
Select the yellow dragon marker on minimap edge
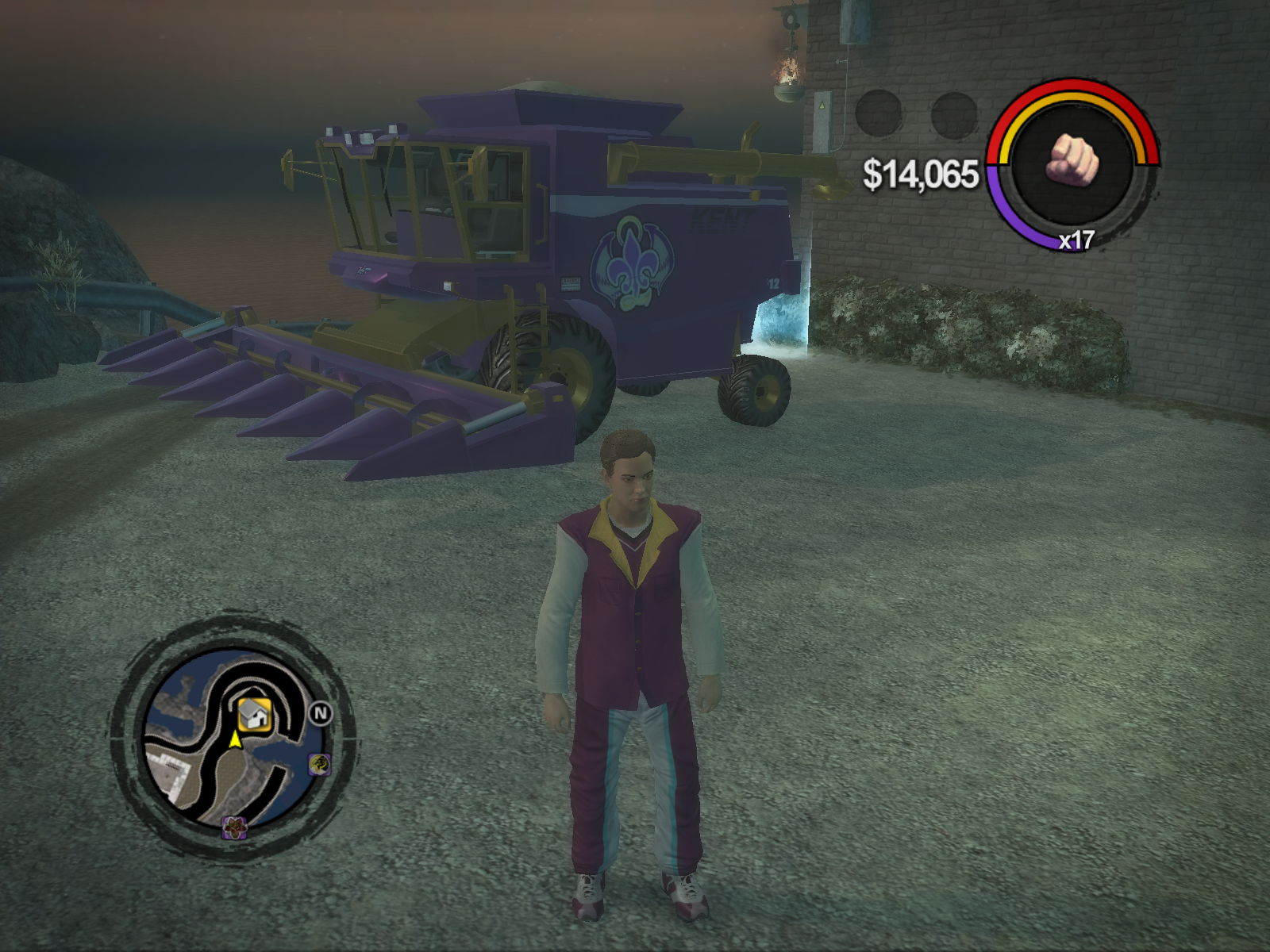point(319,764)
